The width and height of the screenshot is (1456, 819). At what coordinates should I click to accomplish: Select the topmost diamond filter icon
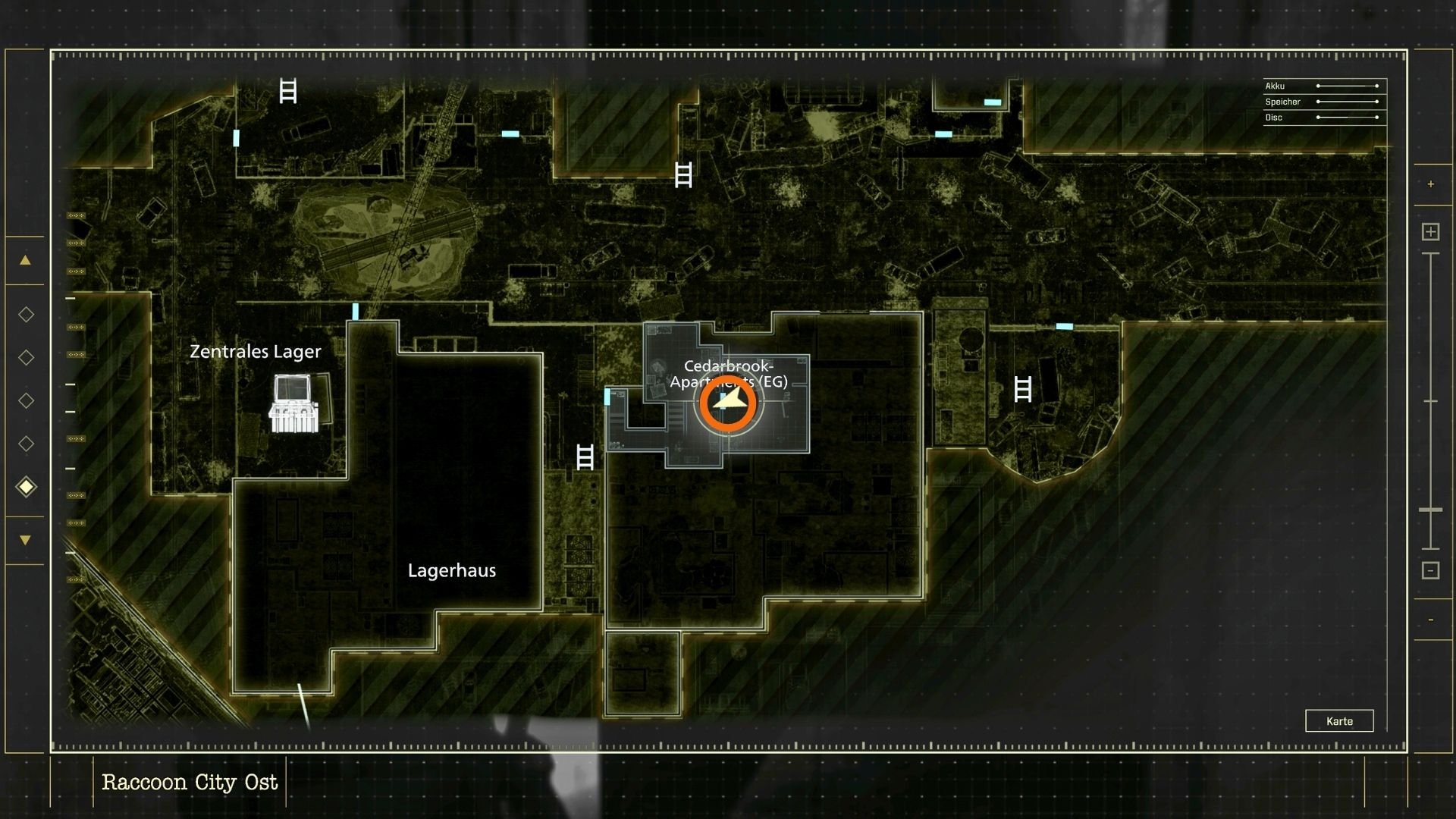(26, 313)
